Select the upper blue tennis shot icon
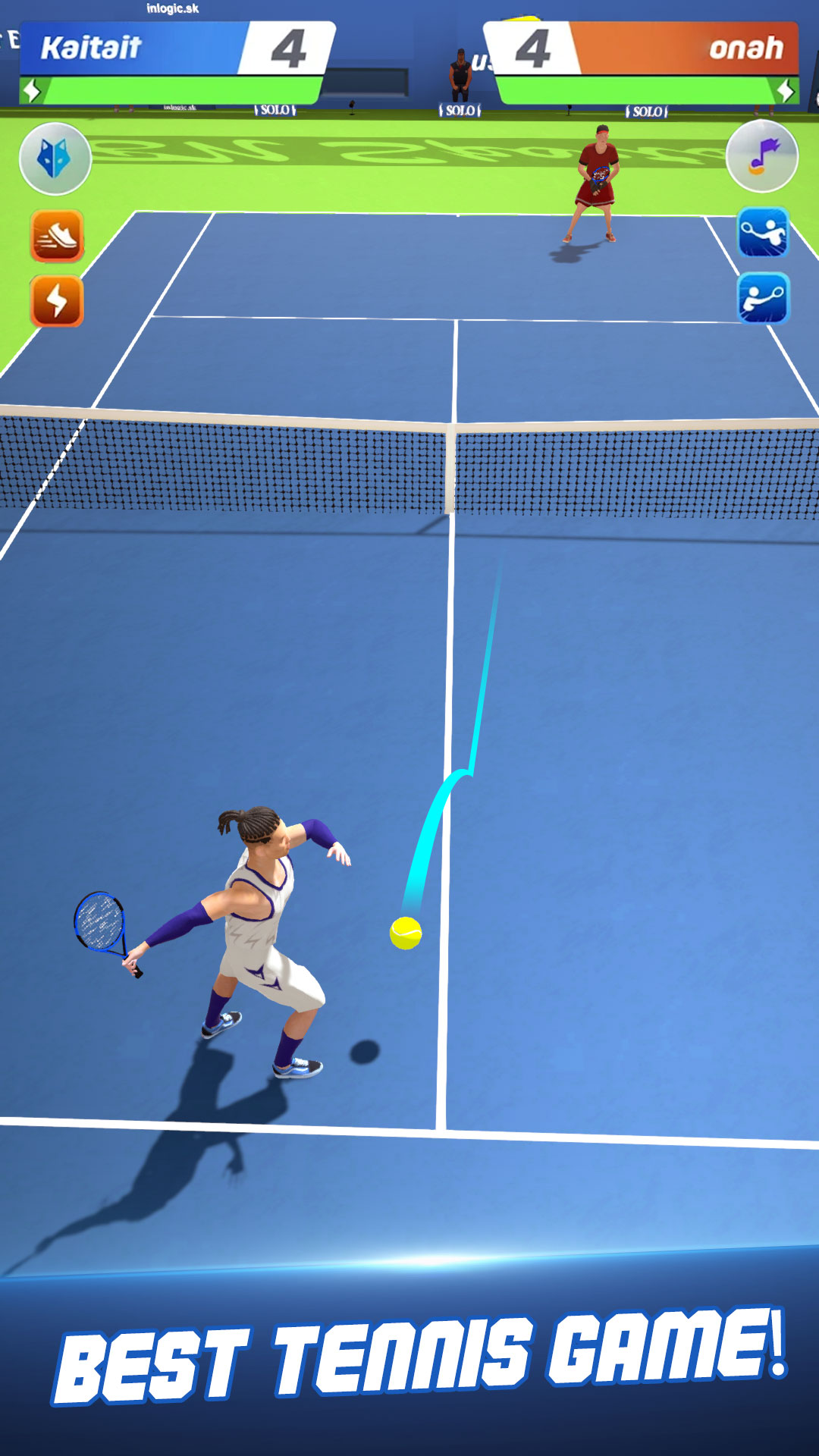 763,232
